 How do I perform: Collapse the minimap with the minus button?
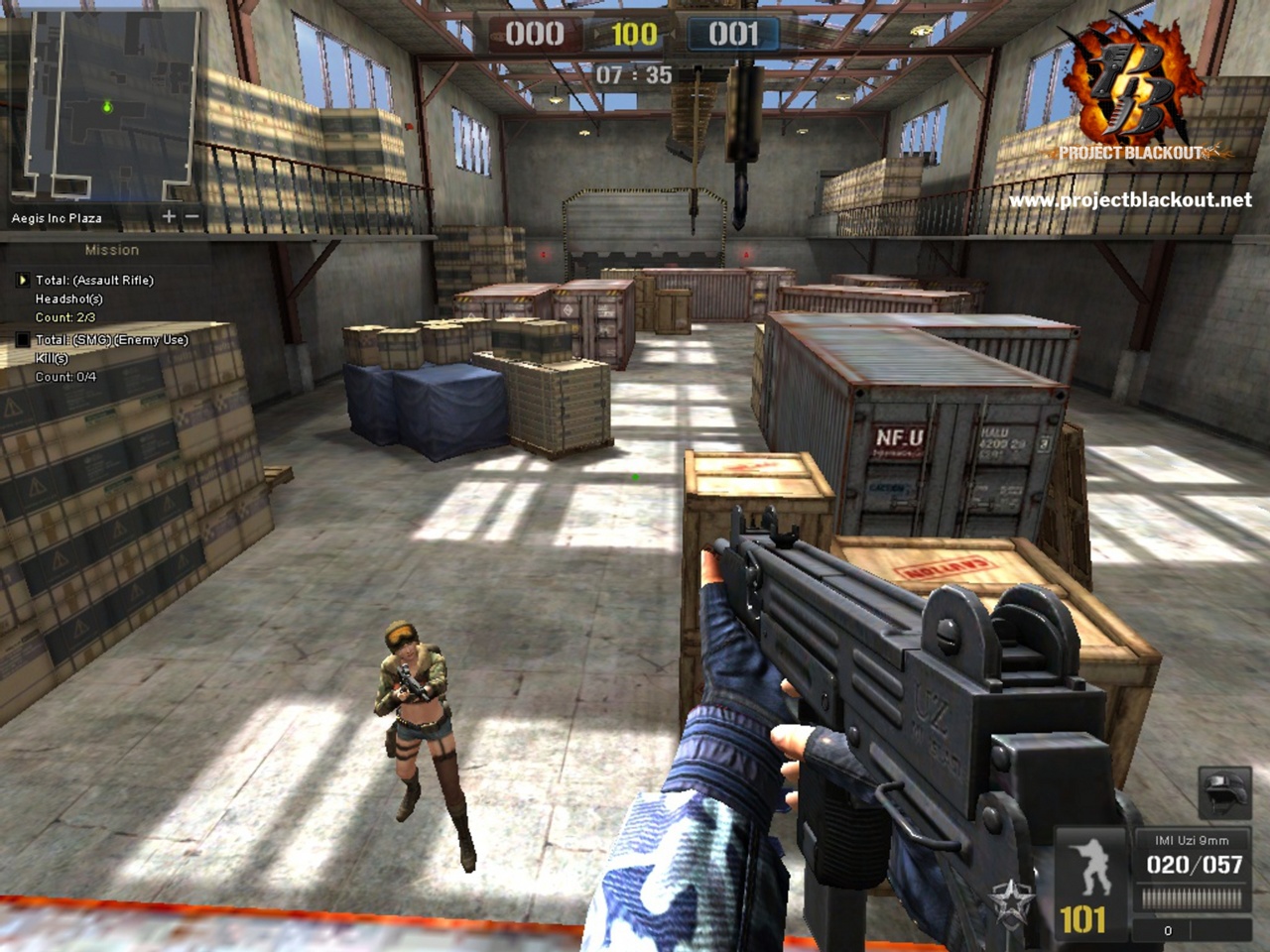click(x=190, y=214)
